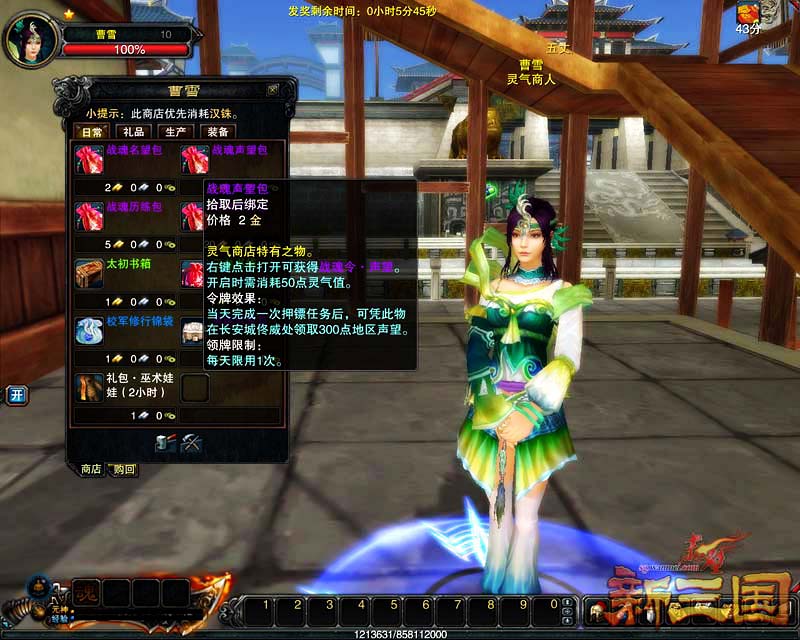Screen dimensions: 800x640
Task: Close the 曹雪 shop window
Action: (x=273, y=89)
